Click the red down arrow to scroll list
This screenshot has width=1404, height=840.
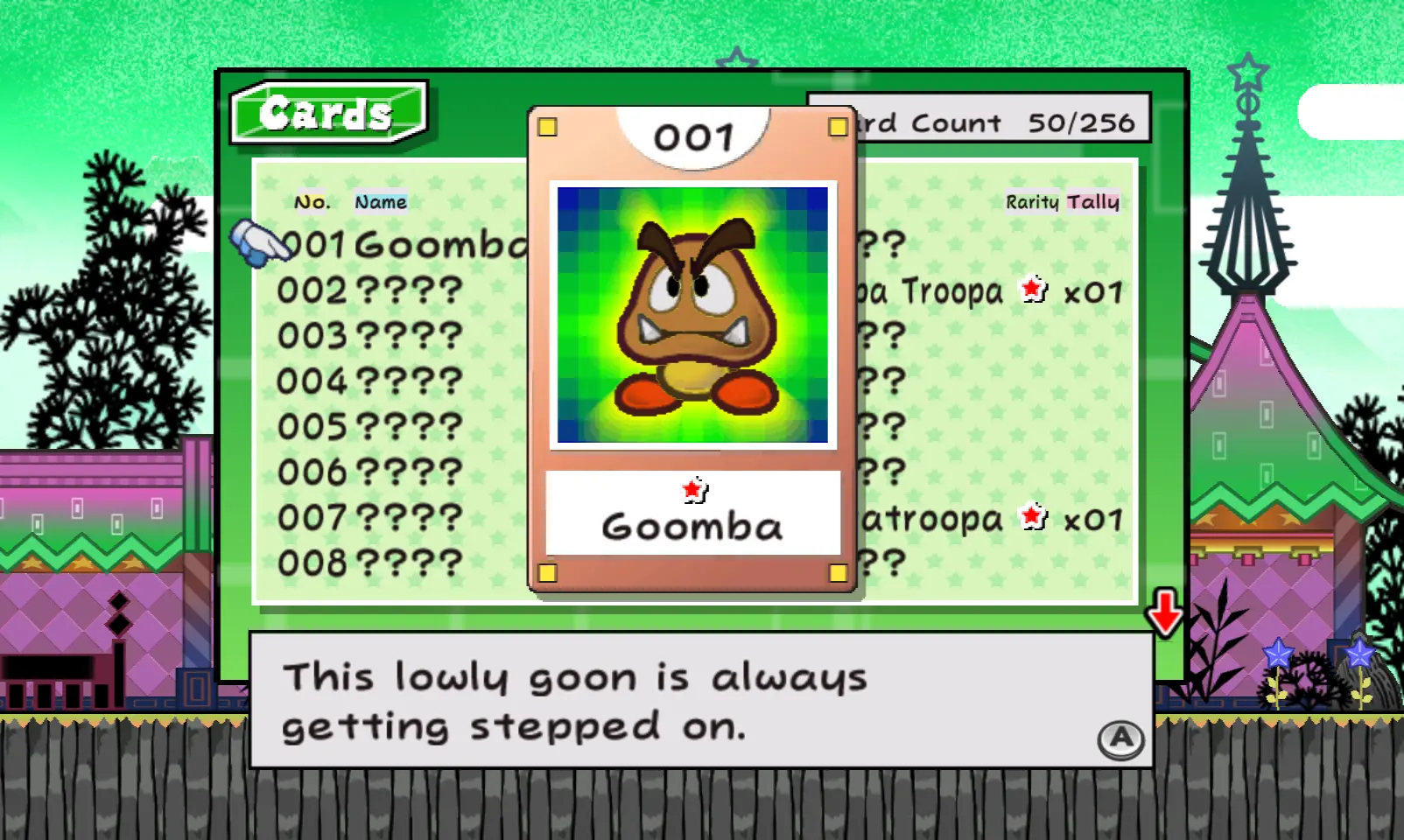pos(1165,612)
